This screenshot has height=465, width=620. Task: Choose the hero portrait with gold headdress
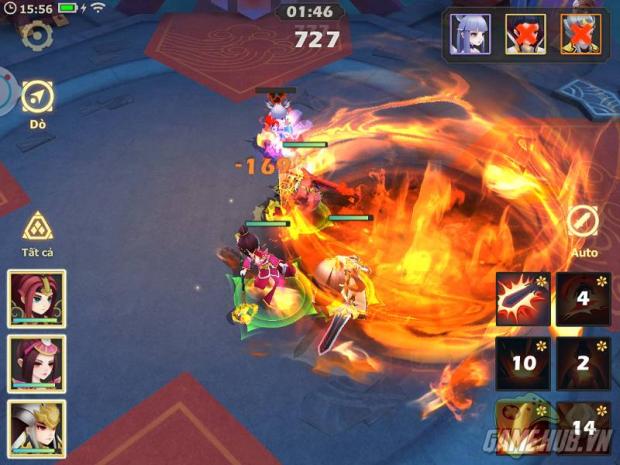37,363
